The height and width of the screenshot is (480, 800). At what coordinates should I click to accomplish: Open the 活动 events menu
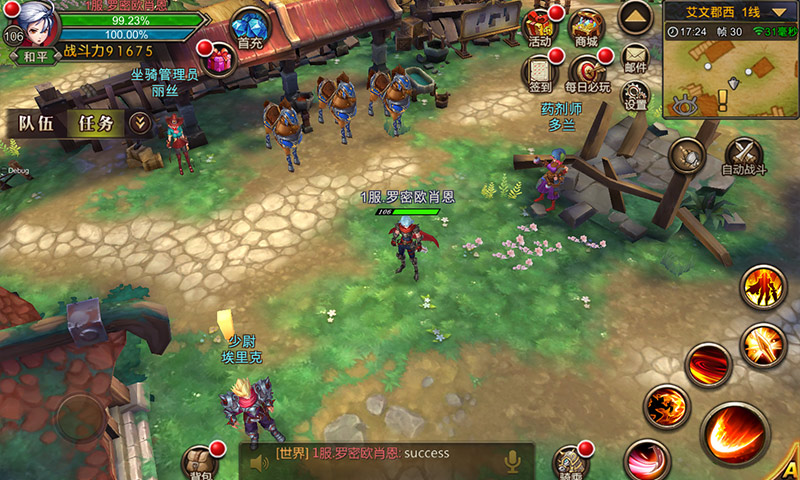coord(538,30)
